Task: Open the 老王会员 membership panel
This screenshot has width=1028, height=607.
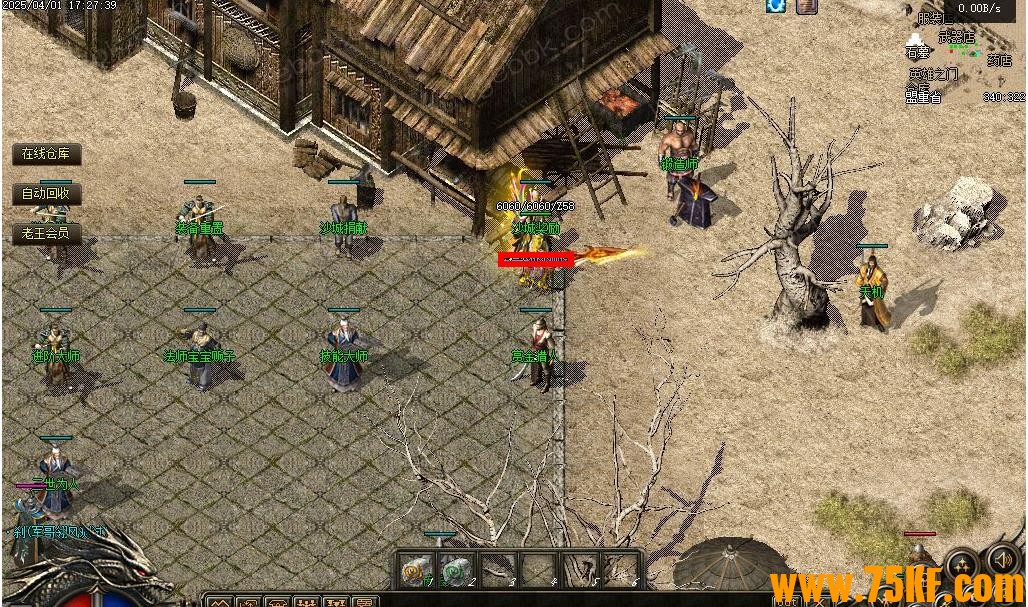Action: tap(46, 233)
